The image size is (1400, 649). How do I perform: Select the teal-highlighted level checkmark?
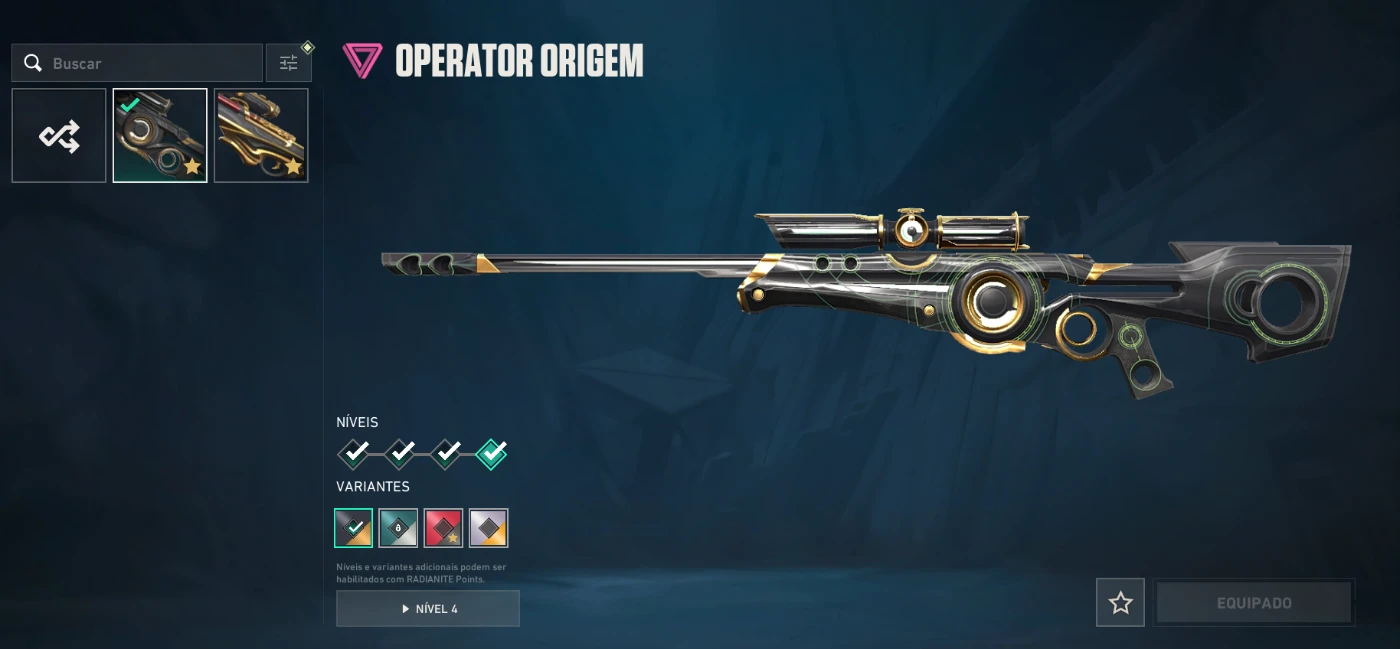(x=491, y=454)
